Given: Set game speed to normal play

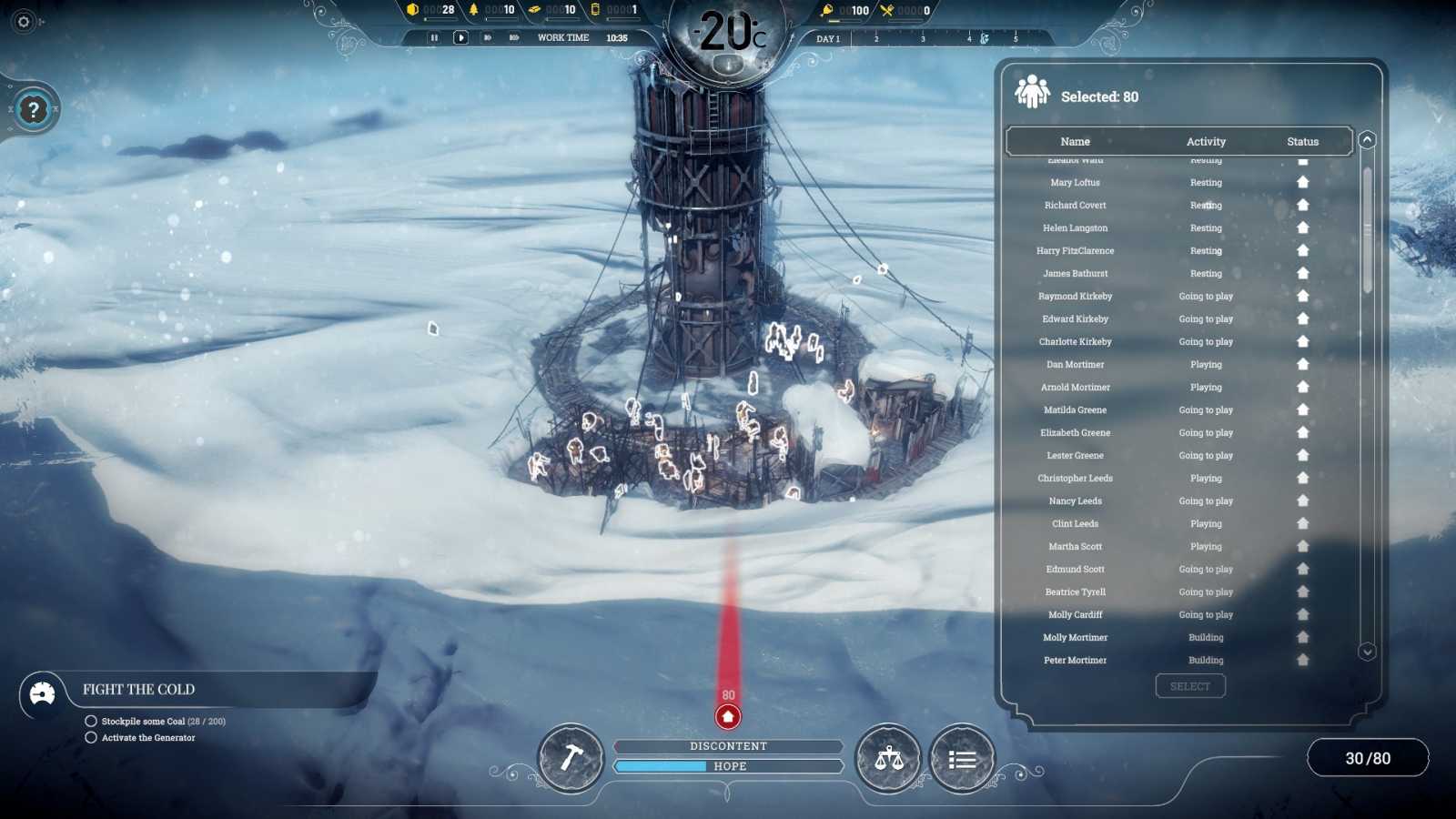Looking at the screenshot, I should point(460,37).
